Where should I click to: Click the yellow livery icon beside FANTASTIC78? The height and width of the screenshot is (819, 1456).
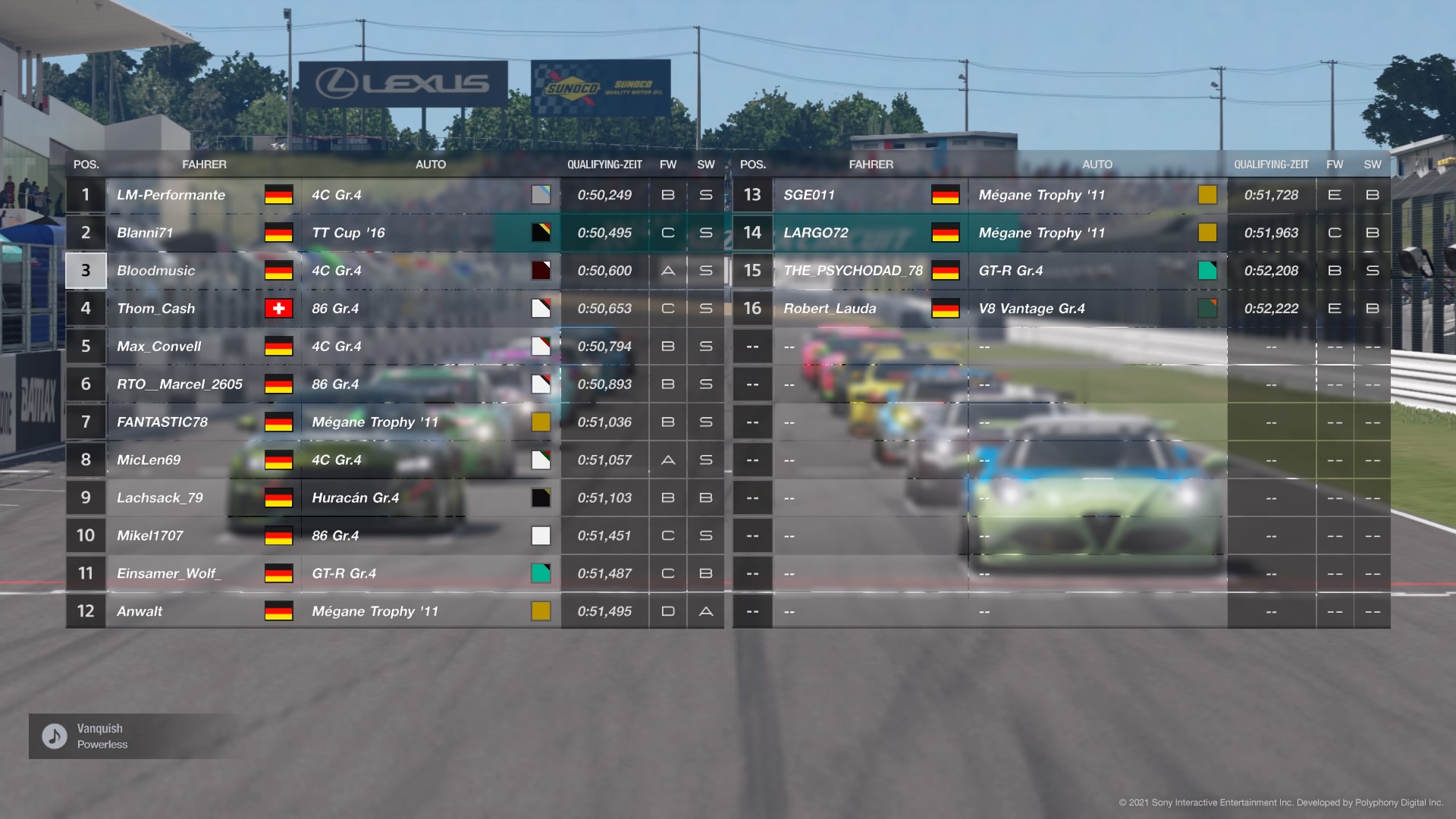[541, 422]
